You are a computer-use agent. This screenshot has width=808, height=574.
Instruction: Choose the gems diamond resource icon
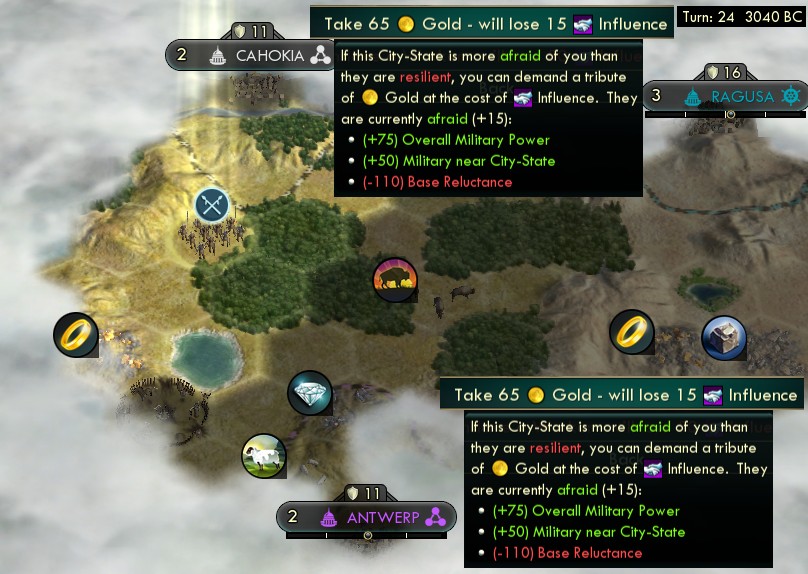click(x=309, y=394)
